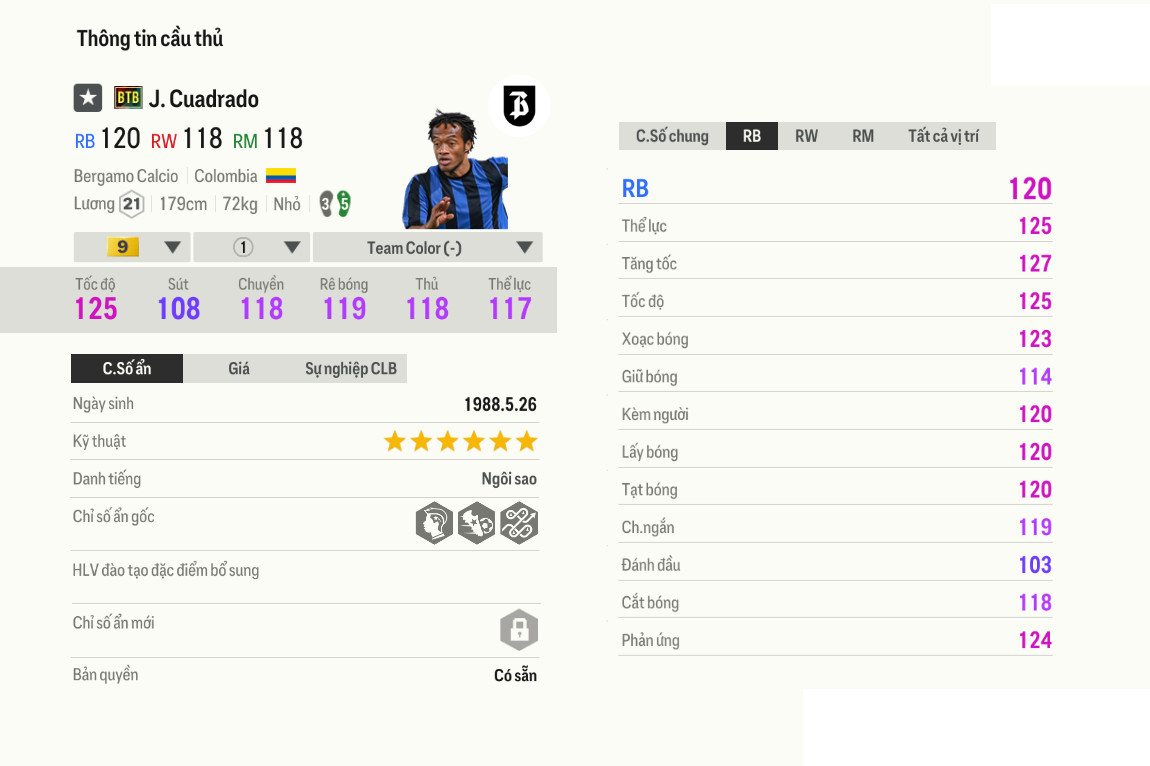Select the first hidden trait helmet icon
The image size is (1150, 766).
pyautogui.click(x=434, y=523)
